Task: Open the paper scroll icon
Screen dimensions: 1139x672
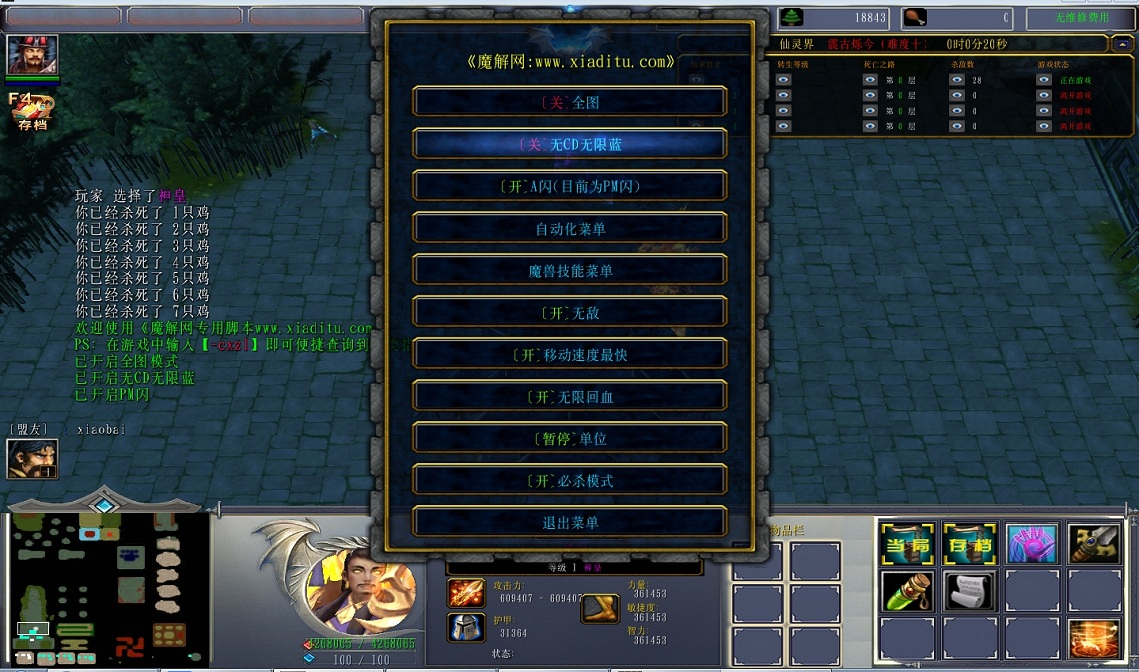Action: click(969, 591)
